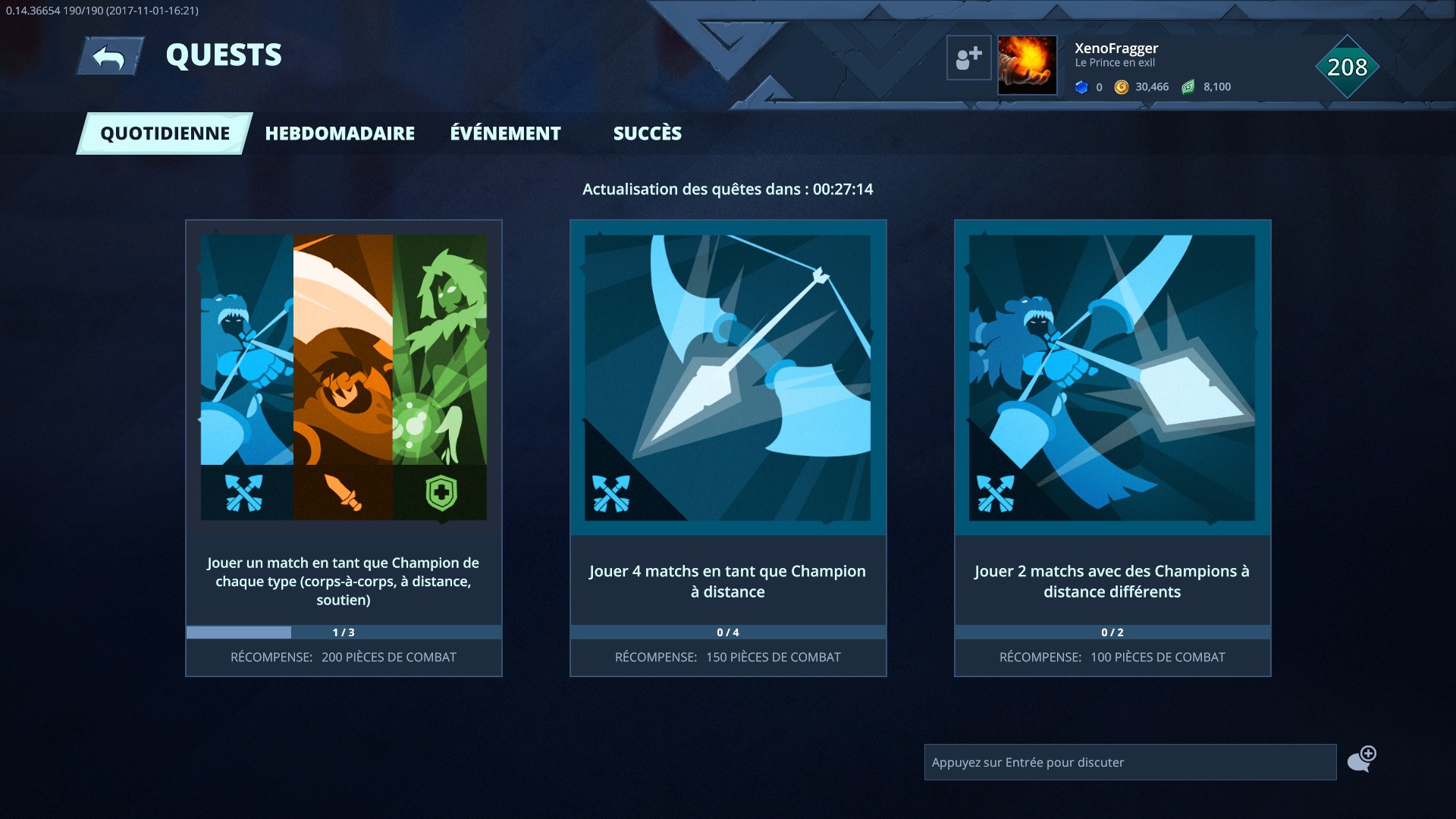
Task: Click the XenoFragger avatar thumbnail
Action: (x=1027, y=64)
